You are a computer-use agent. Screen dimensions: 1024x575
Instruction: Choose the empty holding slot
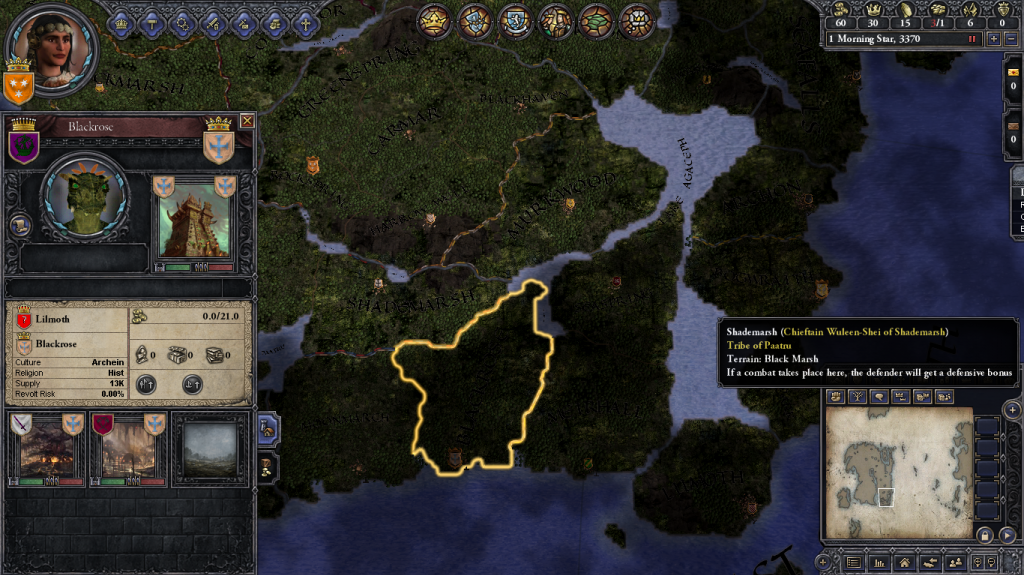210,449
